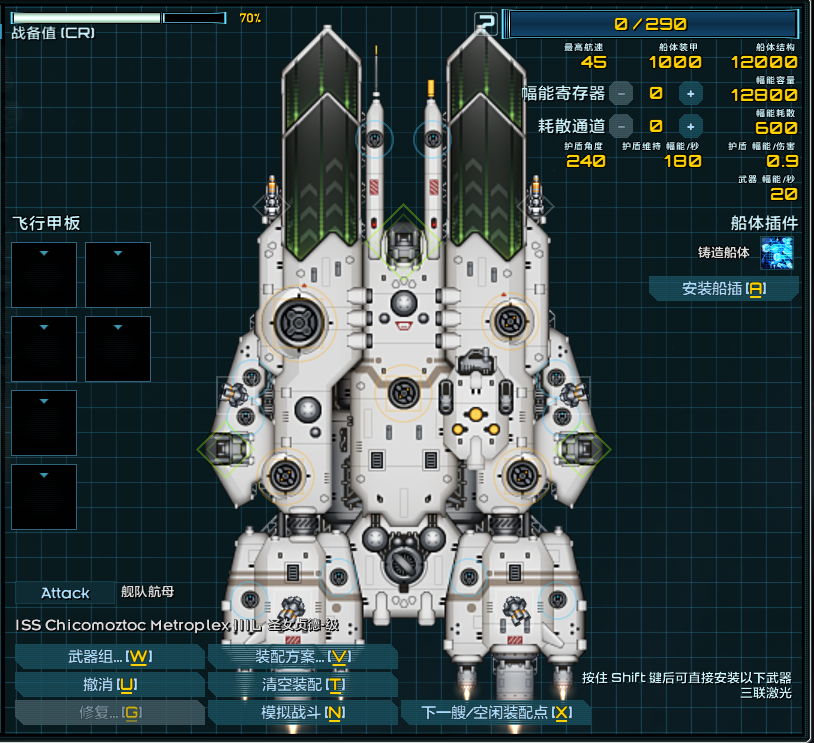Go to next ship (下一艘/空闲装配点)

pyautogui.click(x=495, y=712)
